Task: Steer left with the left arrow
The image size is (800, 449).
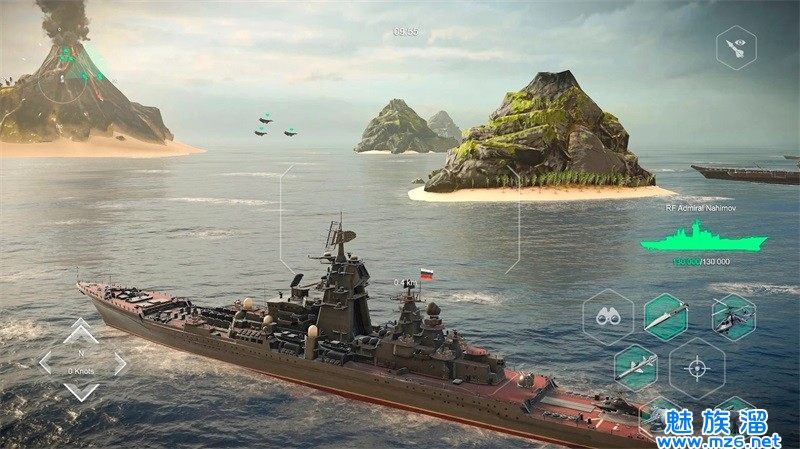Action: click(46, 362)
